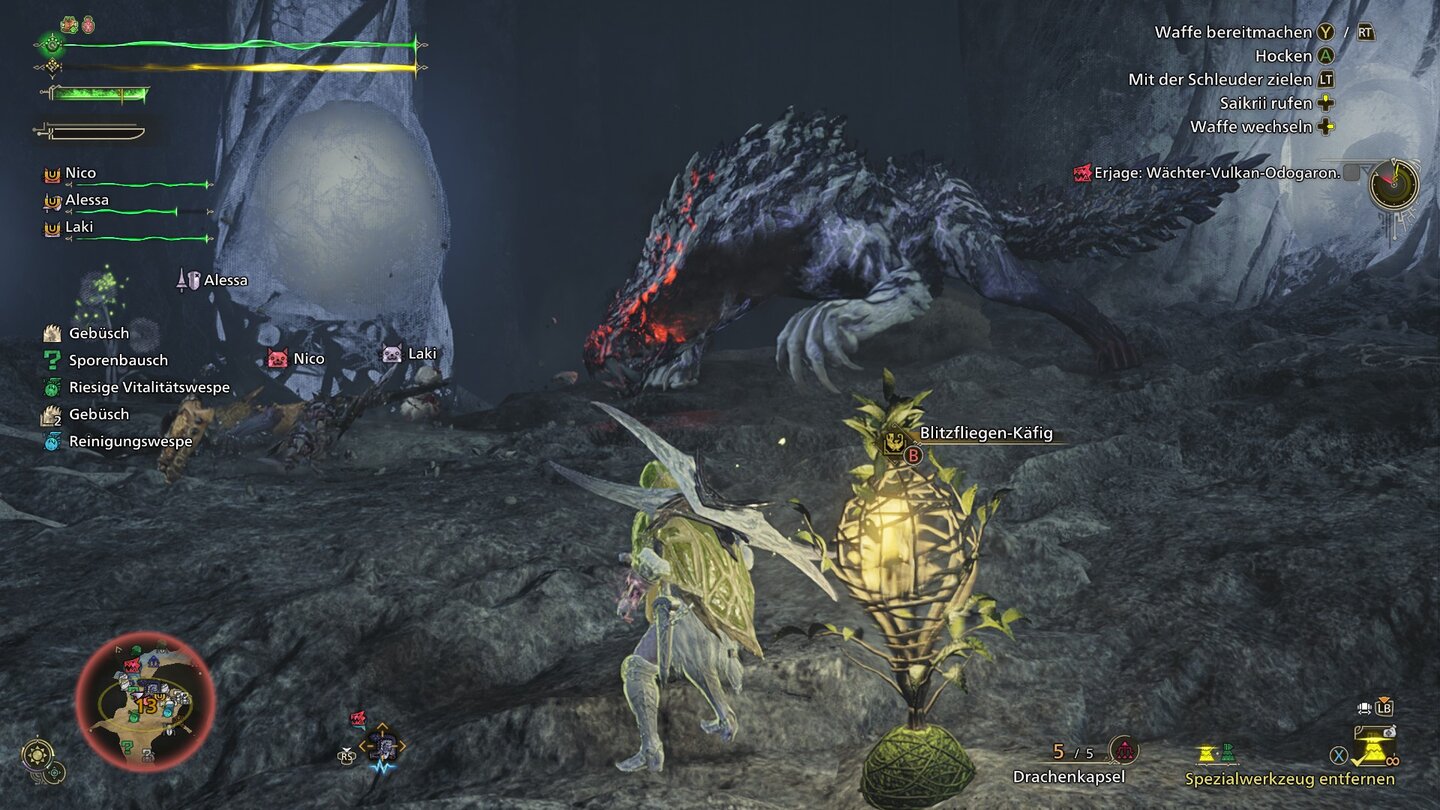Choose the Riesige Vitalitätswespe entry
This screenshot has height=810, width=1440.
(x=149, y=387)
